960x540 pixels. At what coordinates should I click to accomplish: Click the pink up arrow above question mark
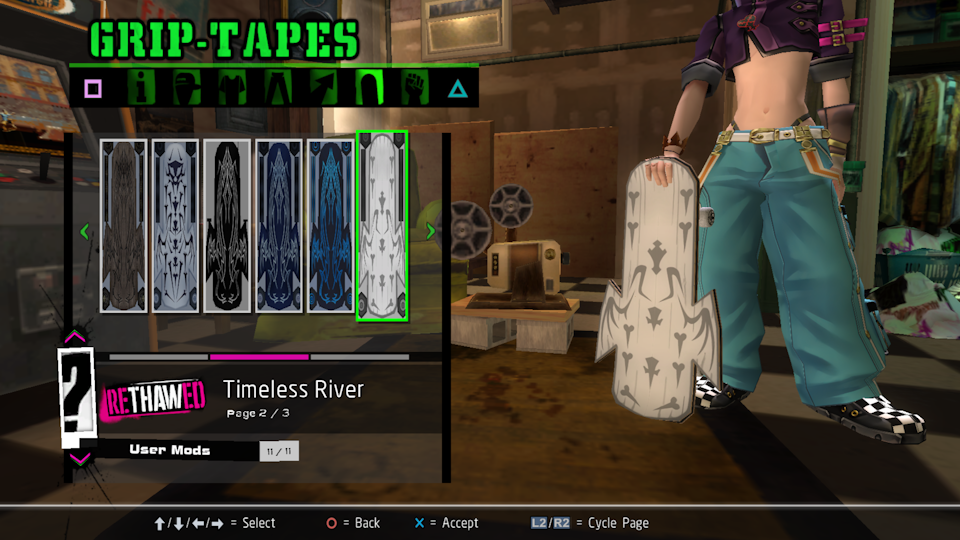coord(75,338)
